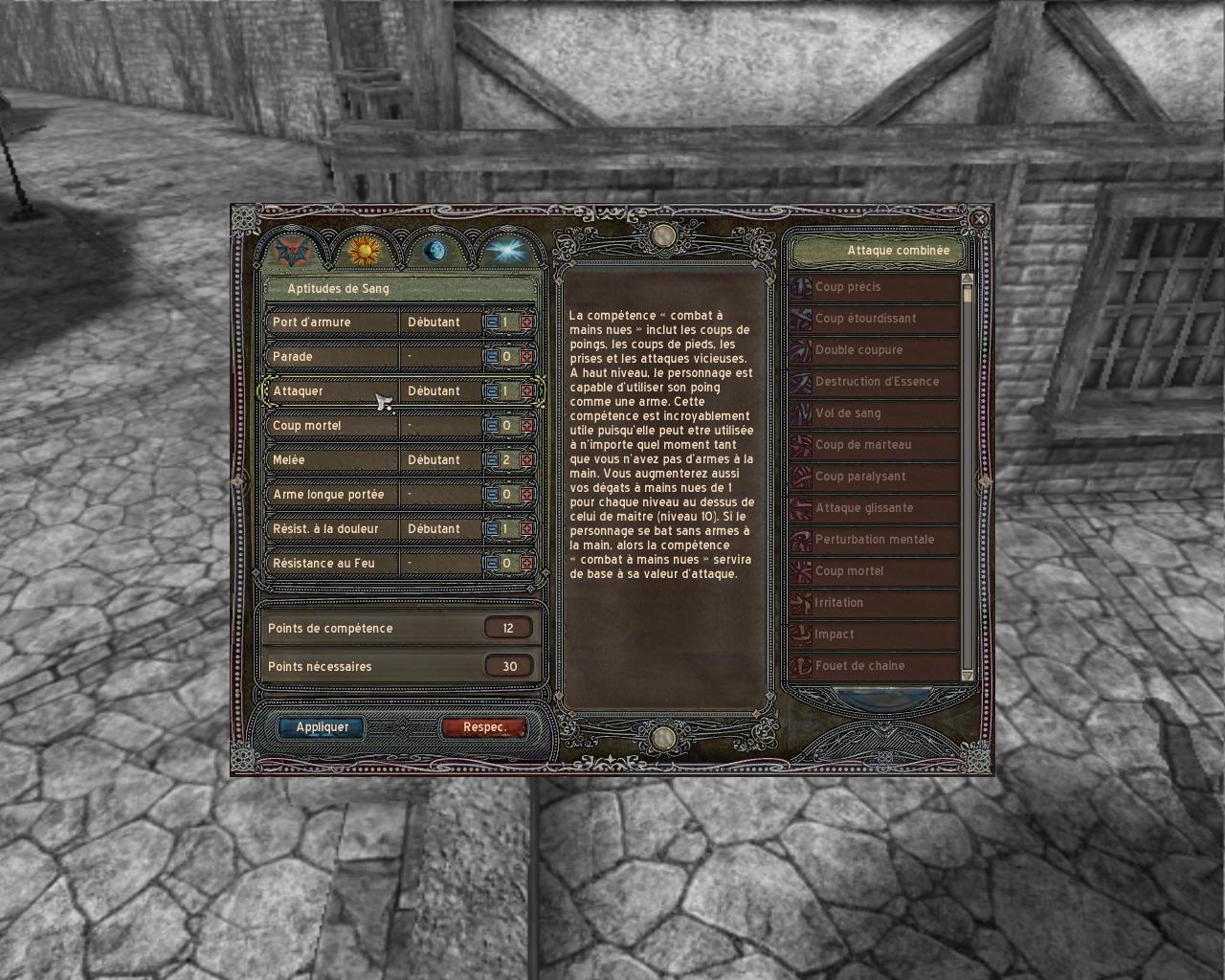The image size is (1225, 980).
Task: Choose the Vol de sang attack
Action: pyautogui.click(x=875, y=413)
